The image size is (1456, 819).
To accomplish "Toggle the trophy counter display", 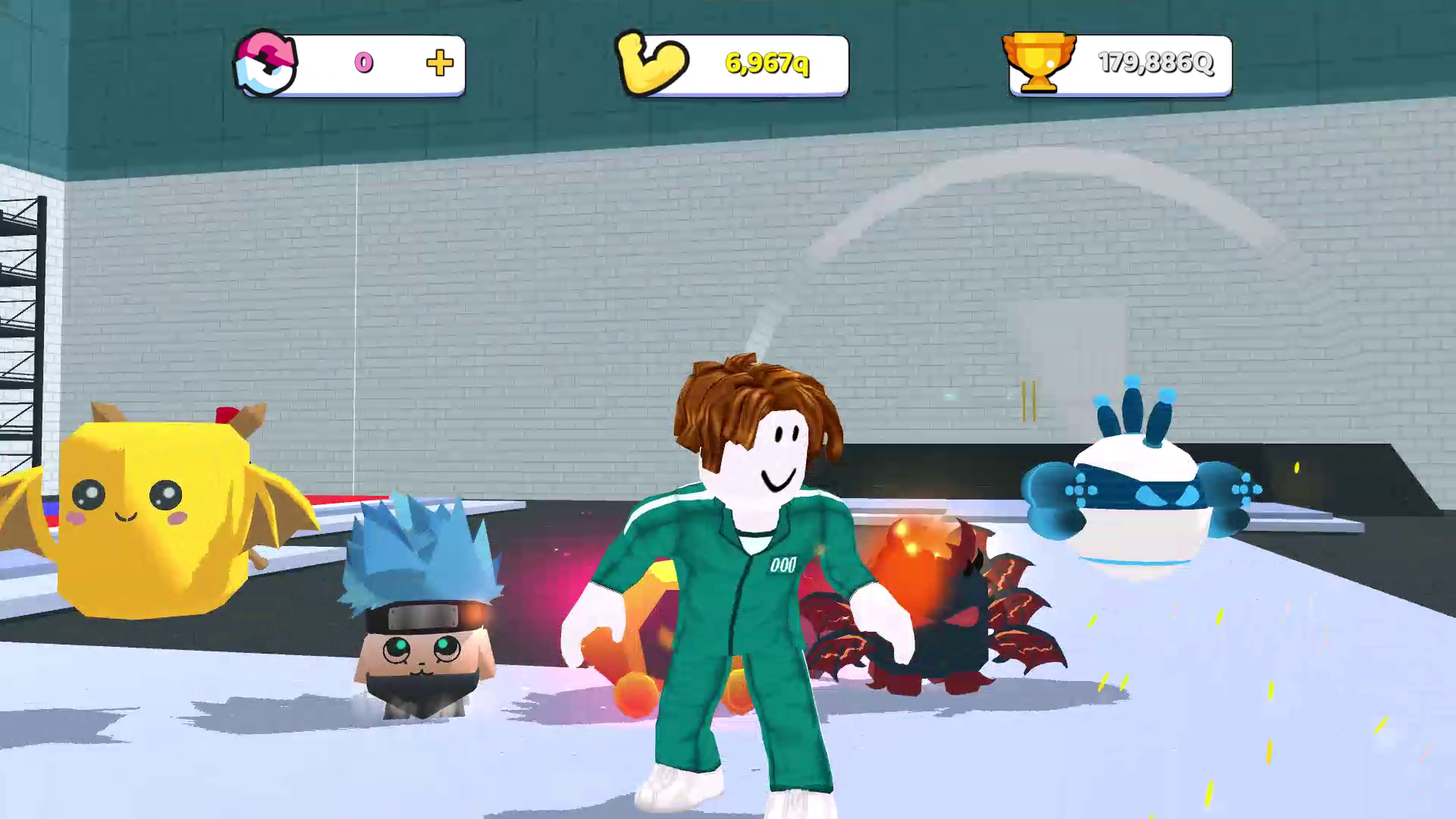I will click(1156, 64).
